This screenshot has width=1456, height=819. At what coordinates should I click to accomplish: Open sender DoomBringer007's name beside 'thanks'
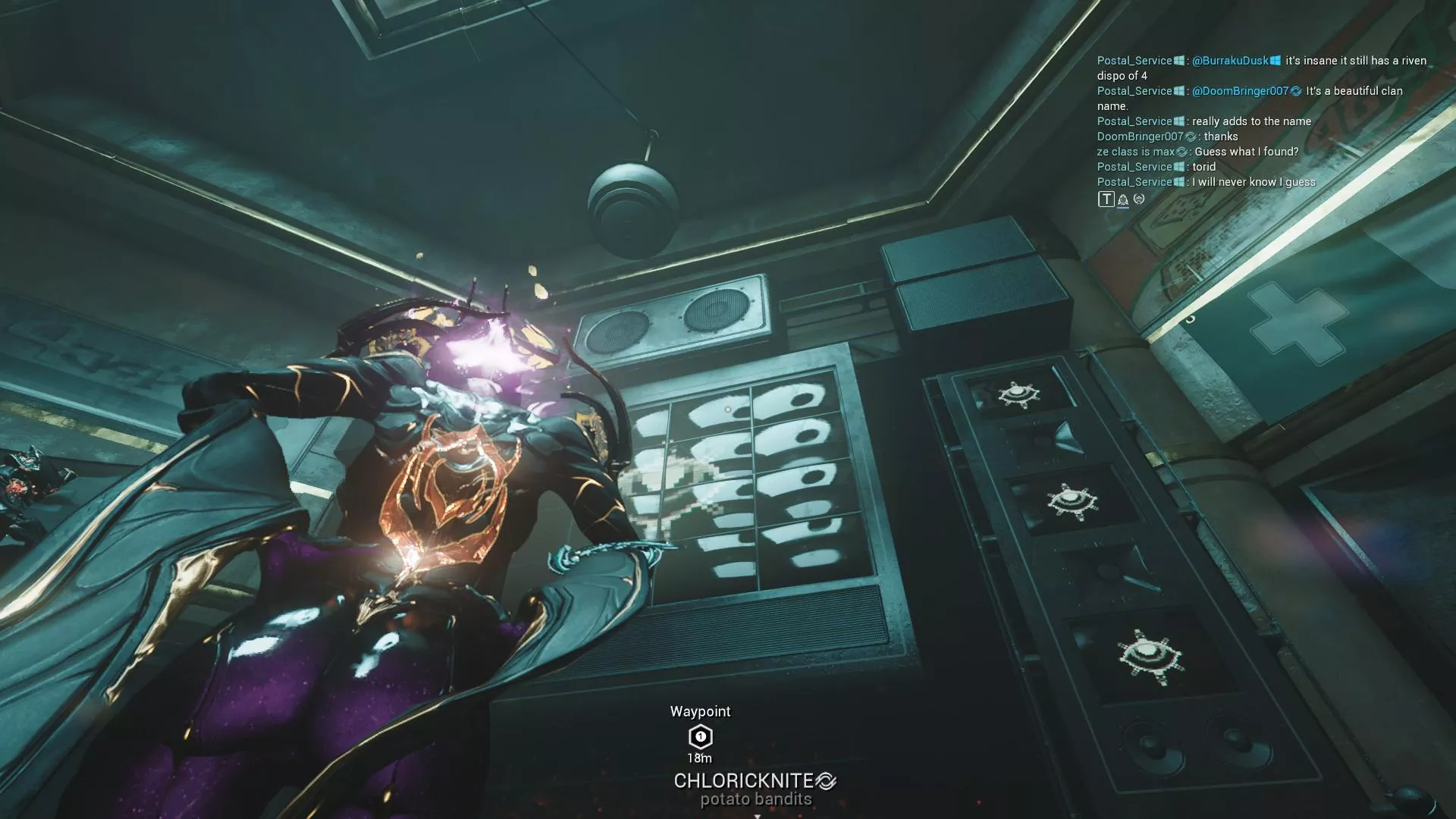tap(1139, 136)
